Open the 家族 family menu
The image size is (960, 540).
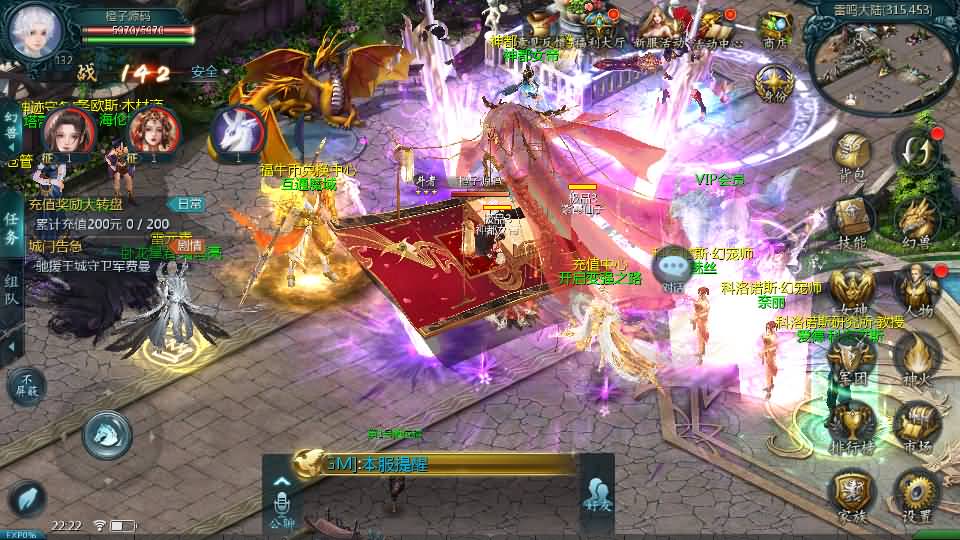pyautogui.click(x=851, y=493)
